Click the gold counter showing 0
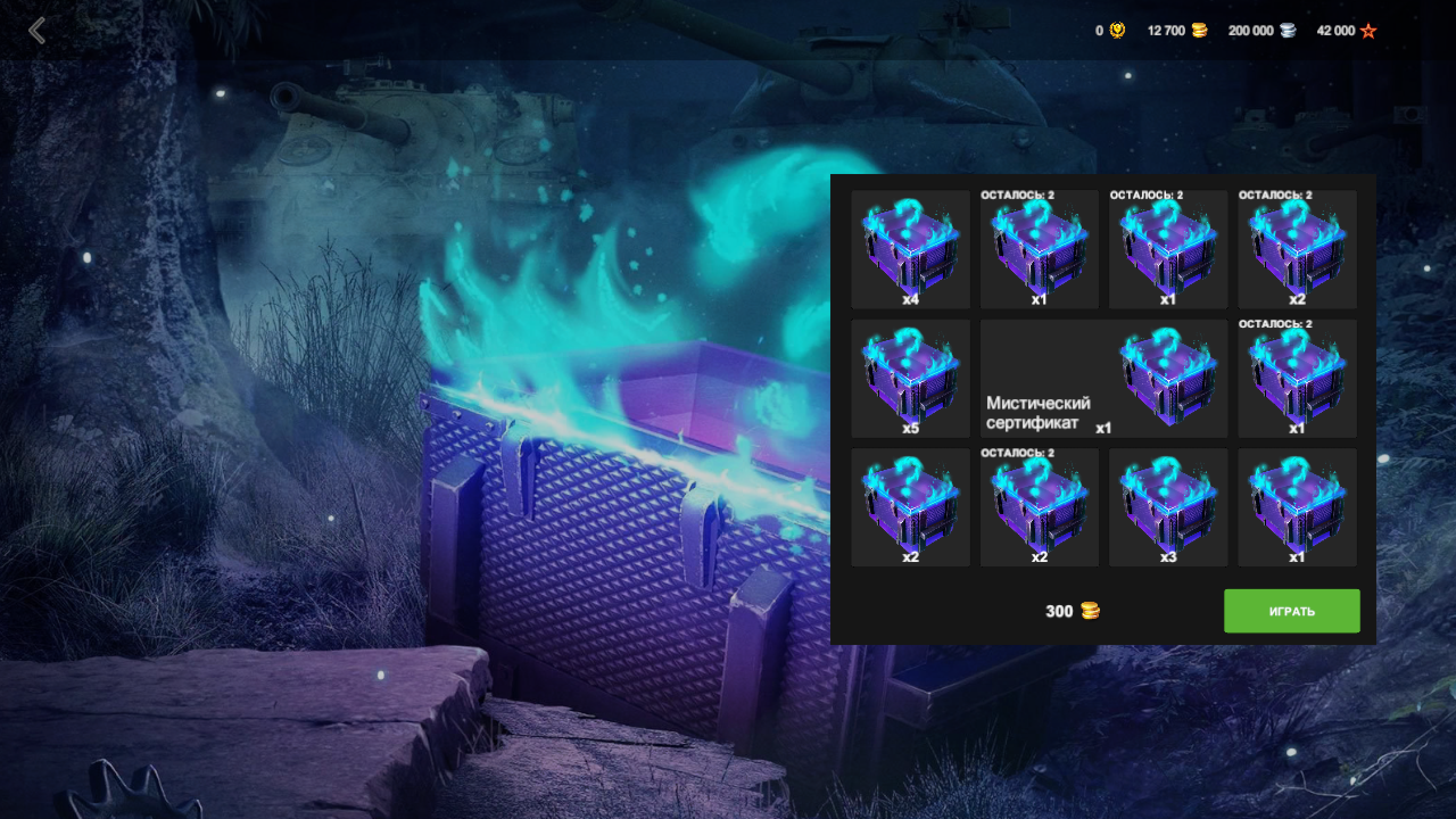The height and width of the screenshot is (819, 1456). click(1099, 31)
